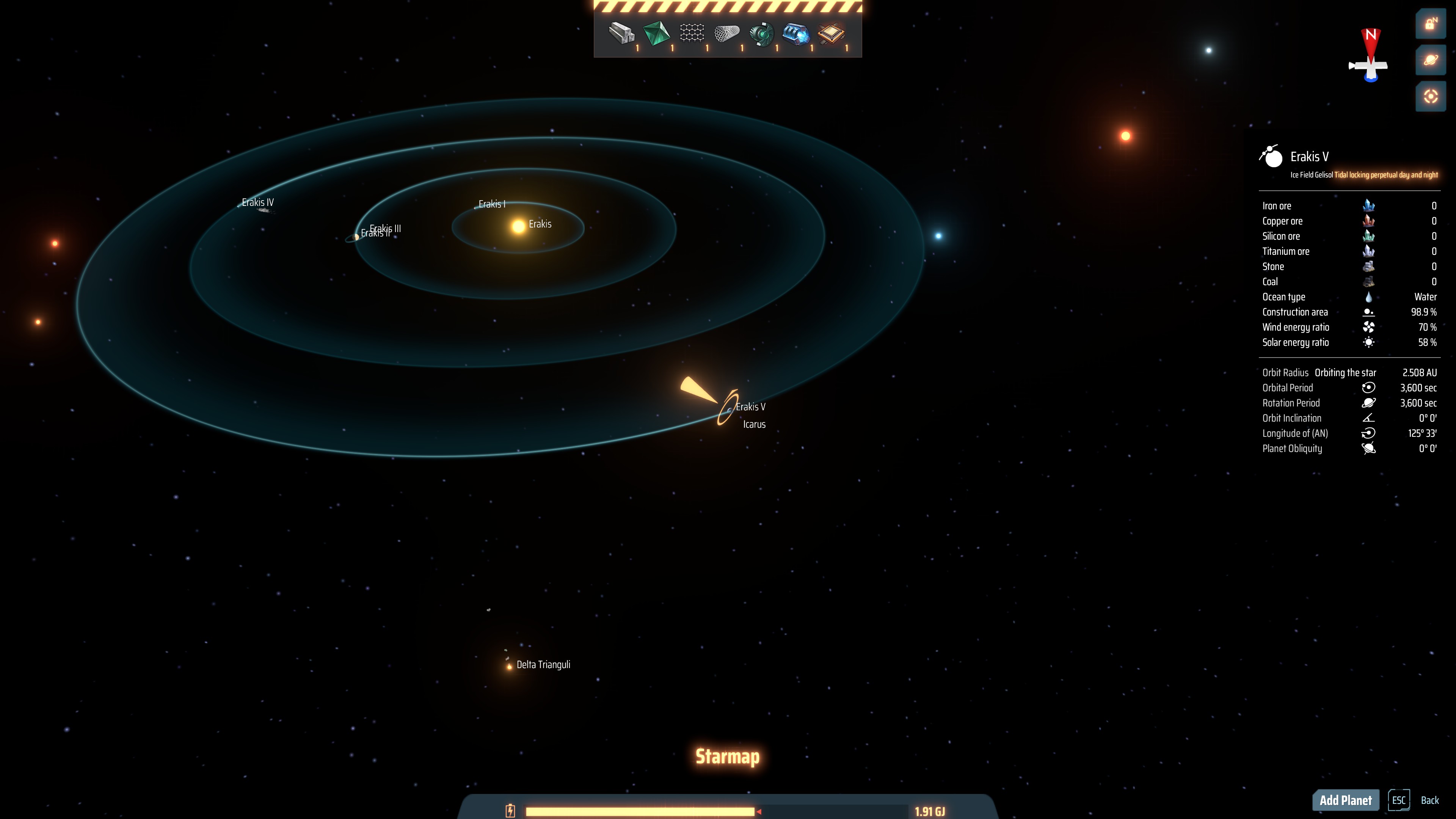This screenshot has height=819, width=1456.
Task: Click the crosshair target focus button
Action: [1431, 97]
